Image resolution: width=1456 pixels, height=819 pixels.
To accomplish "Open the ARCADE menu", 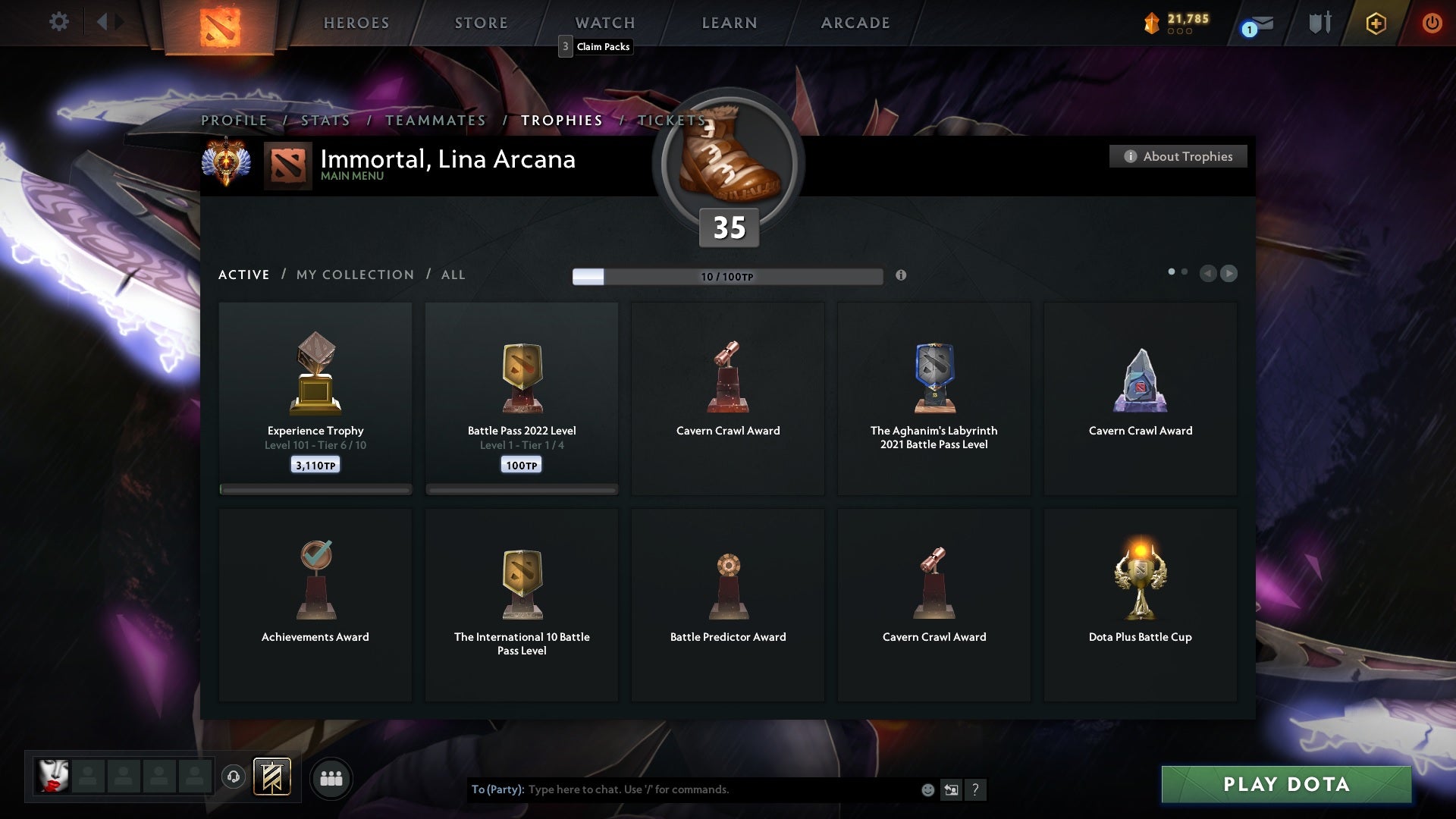I will pos(855,23).
